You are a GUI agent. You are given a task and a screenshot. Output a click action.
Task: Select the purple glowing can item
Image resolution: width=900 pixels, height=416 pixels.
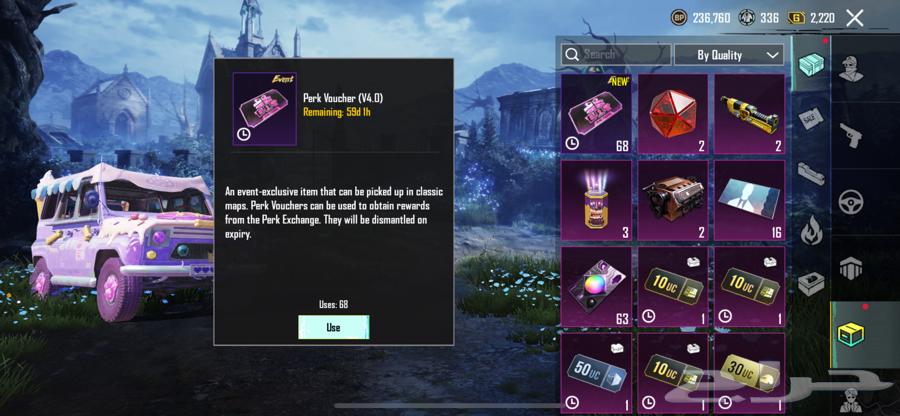[597, 200]
